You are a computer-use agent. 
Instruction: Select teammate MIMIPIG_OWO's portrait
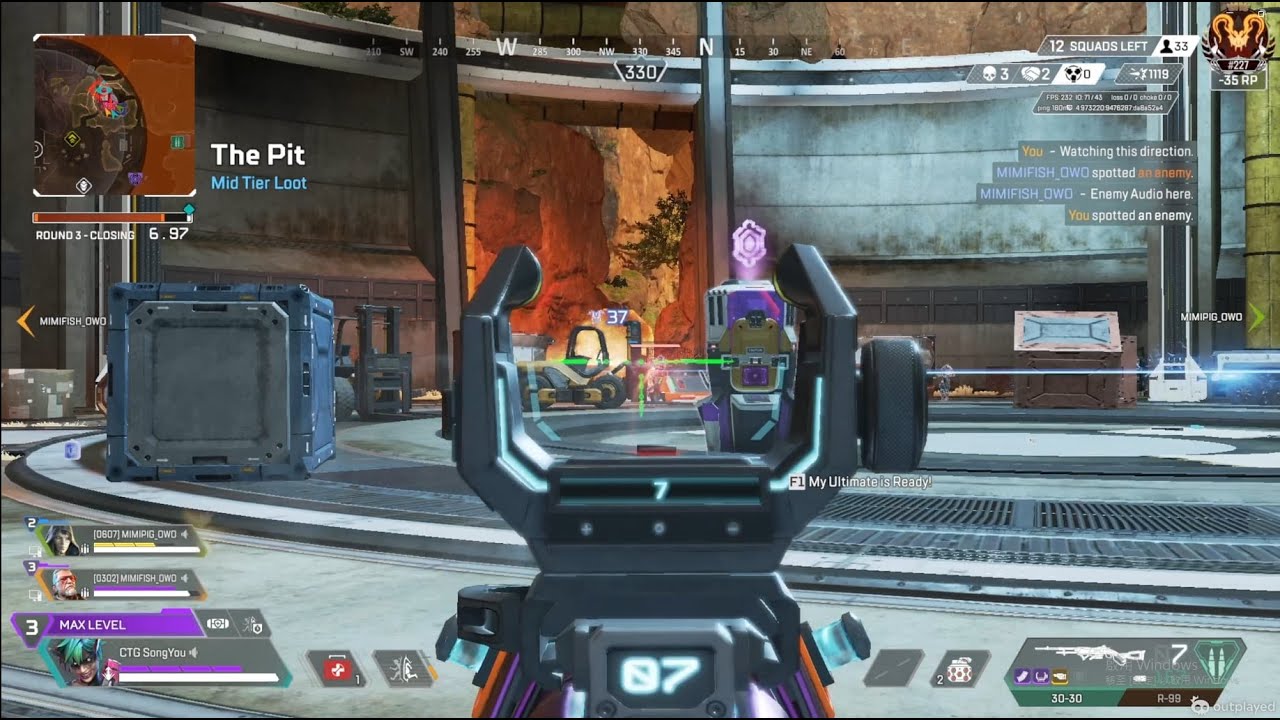coord(60,540)
